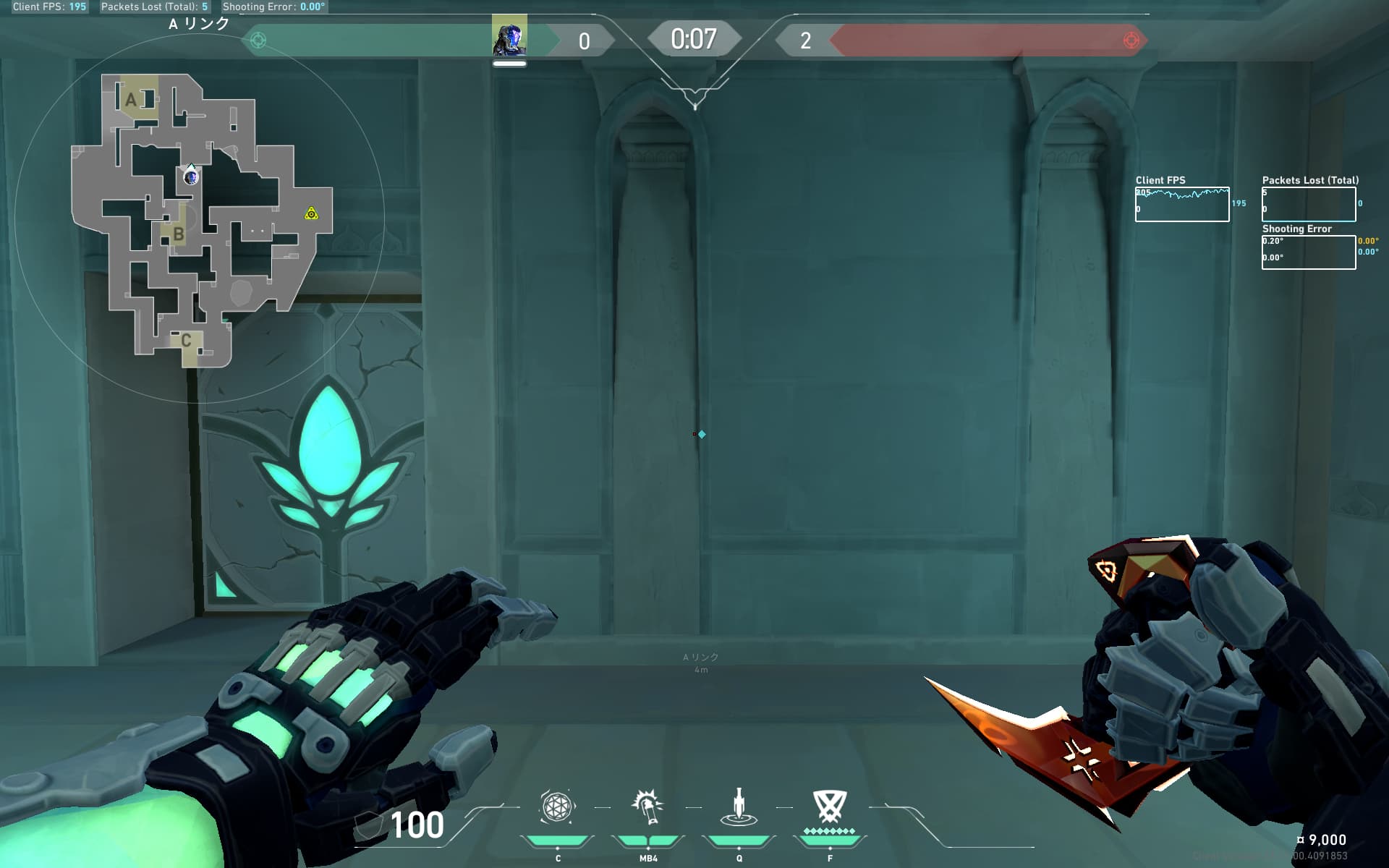
Task: Select the spike marker on the minimap
Action: coord(311,213)
